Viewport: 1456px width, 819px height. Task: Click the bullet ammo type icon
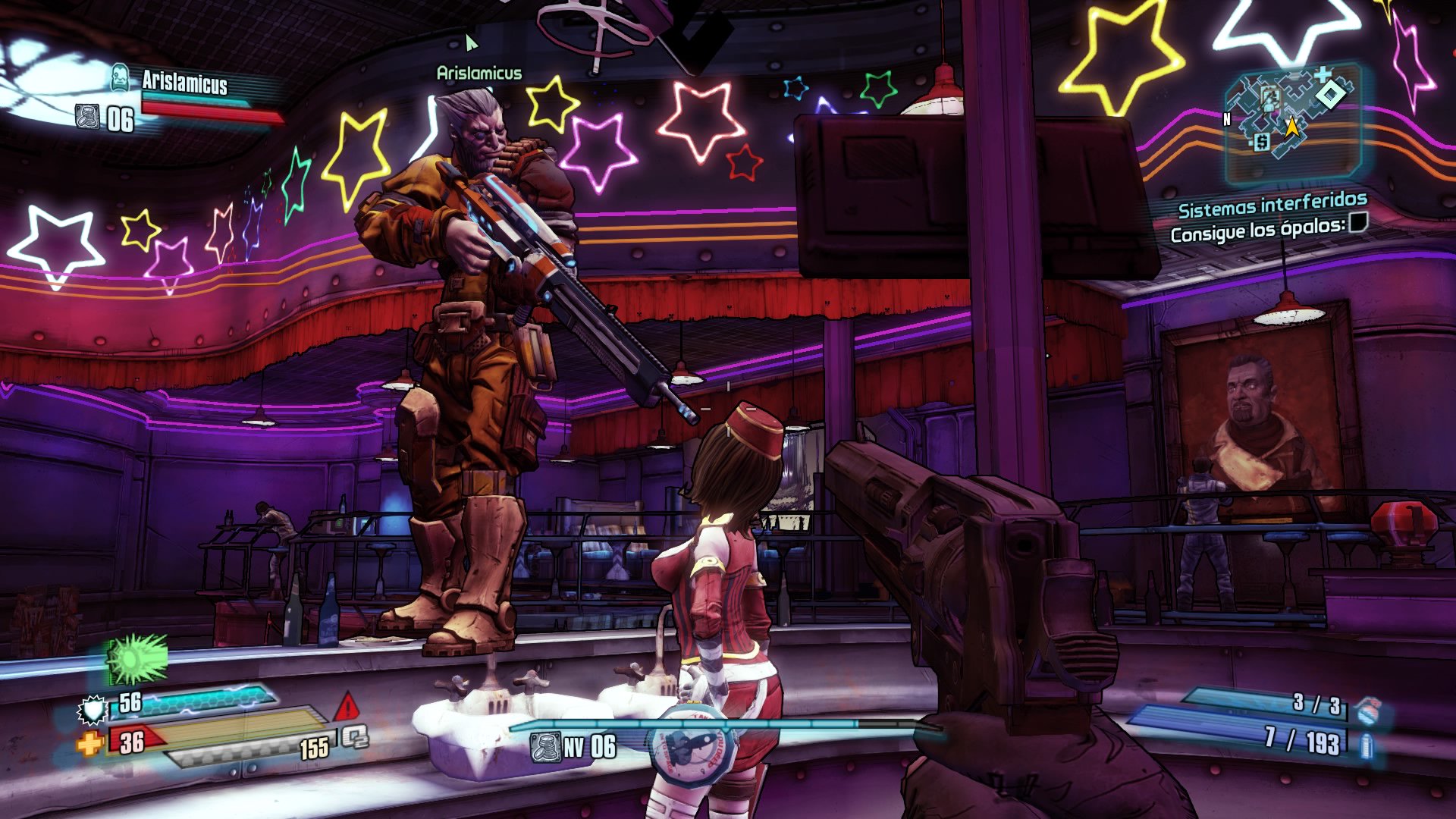tap(1367, 745)
